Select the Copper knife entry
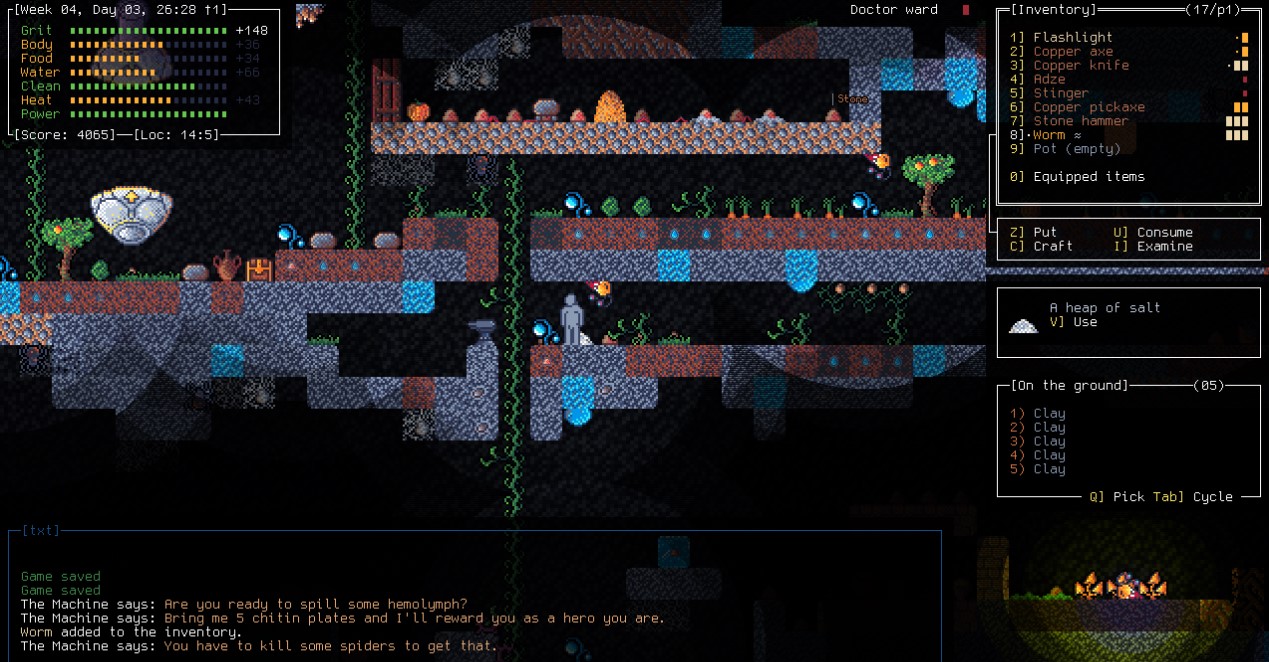This screenshot has height=662, width=1269. pos(1080,65)
